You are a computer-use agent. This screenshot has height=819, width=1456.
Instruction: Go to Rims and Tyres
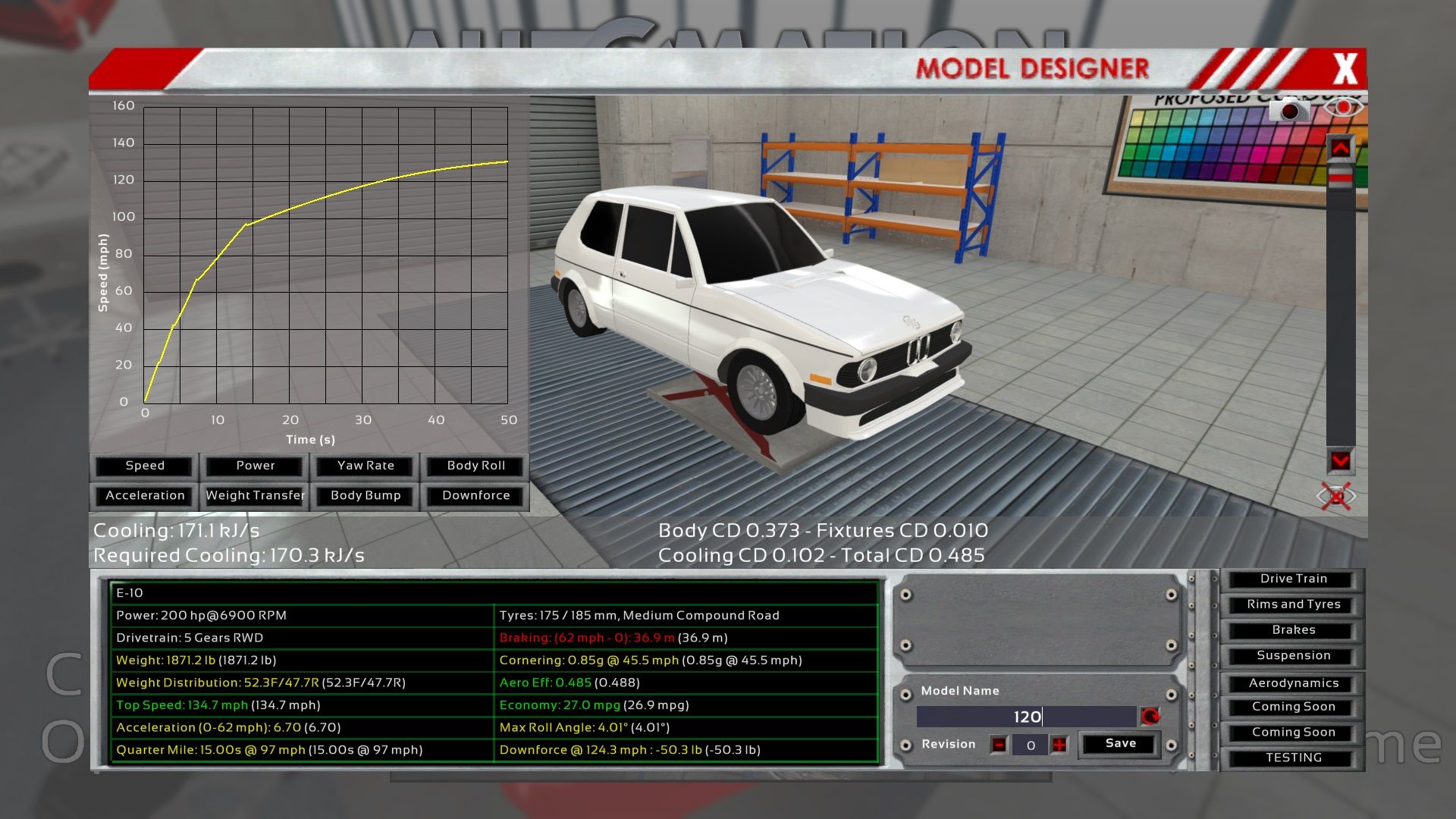pos(1293,604)
